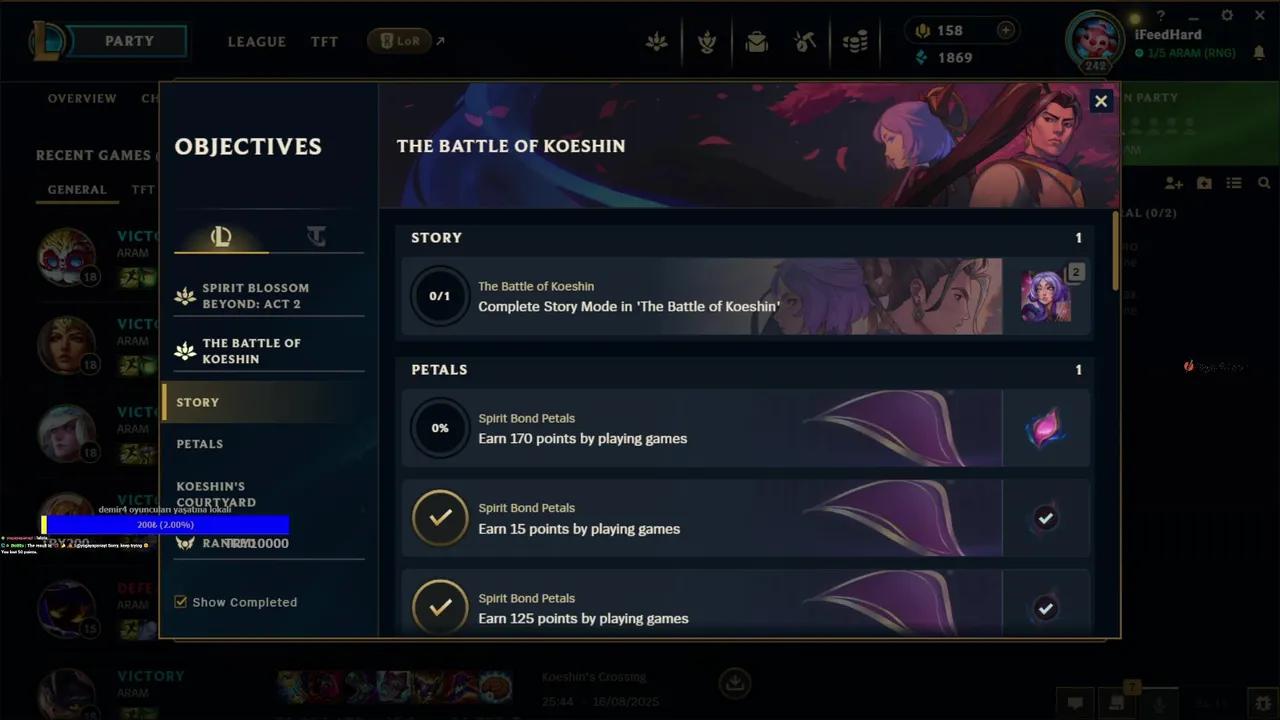Select the League of Legends icon tab in Objectives

point(221,236)
